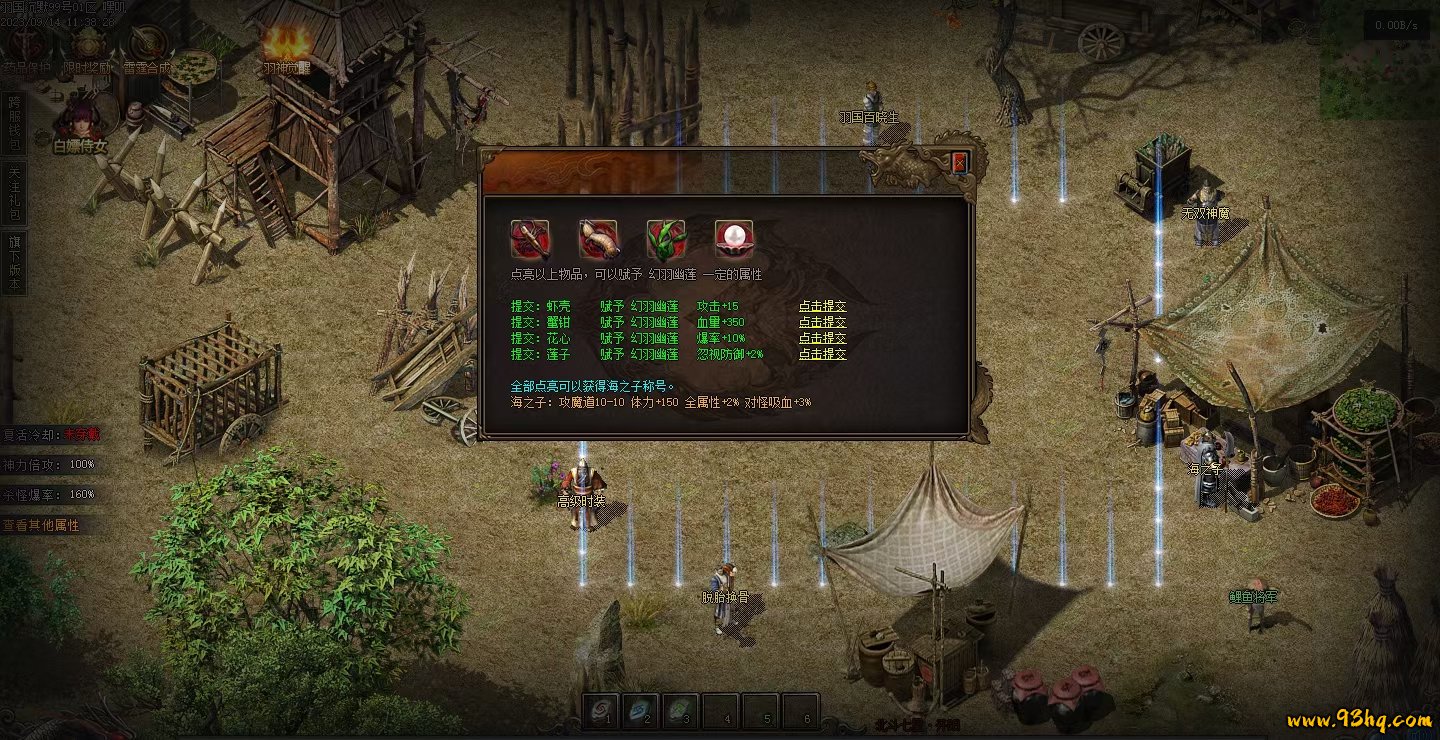Select the crab claw item icon
1440x740 pixels.
598,240
